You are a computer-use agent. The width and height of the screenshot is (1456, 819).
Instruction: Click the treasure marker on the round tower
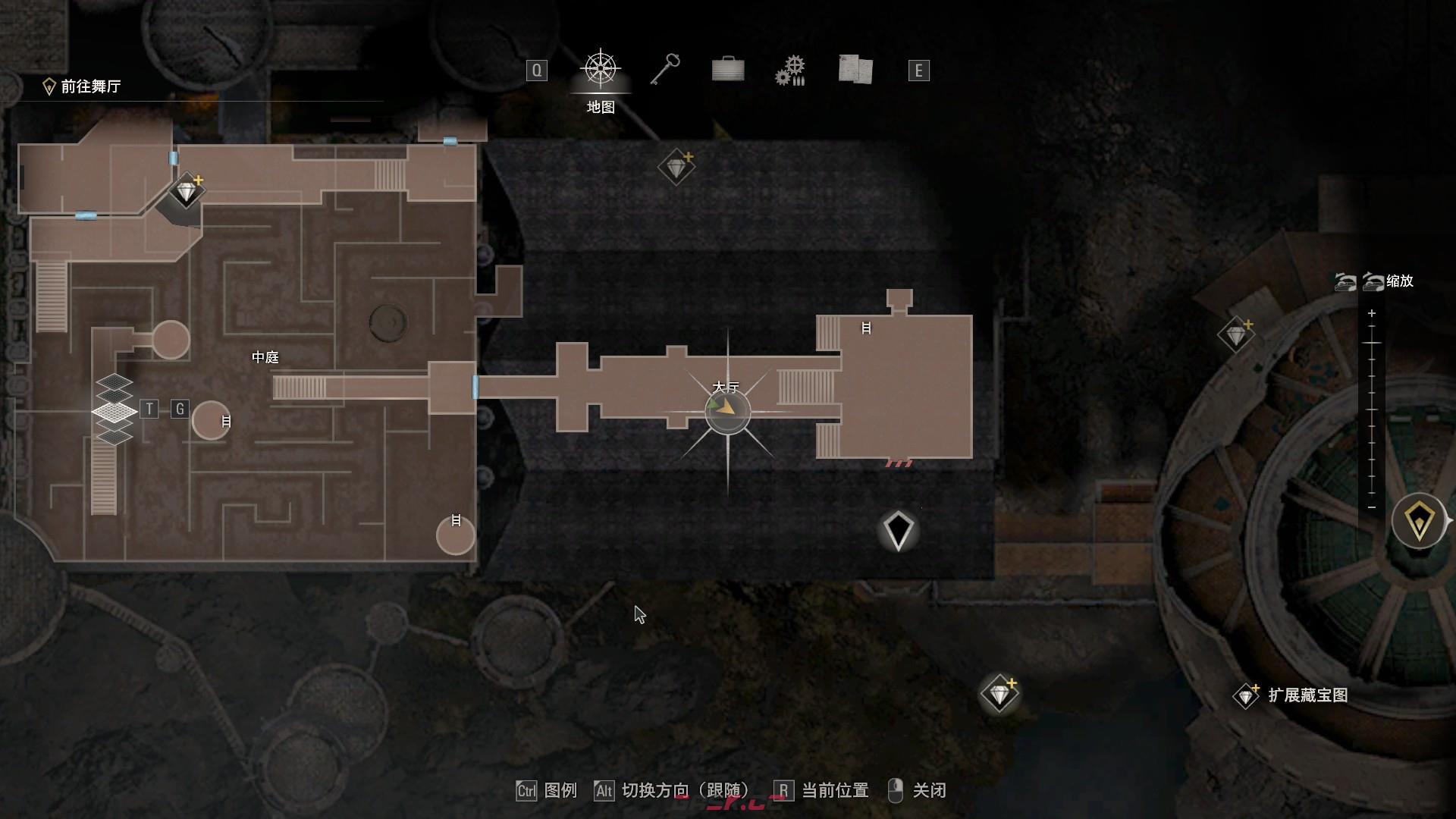pyautogui.click(x=1235, y=334)
